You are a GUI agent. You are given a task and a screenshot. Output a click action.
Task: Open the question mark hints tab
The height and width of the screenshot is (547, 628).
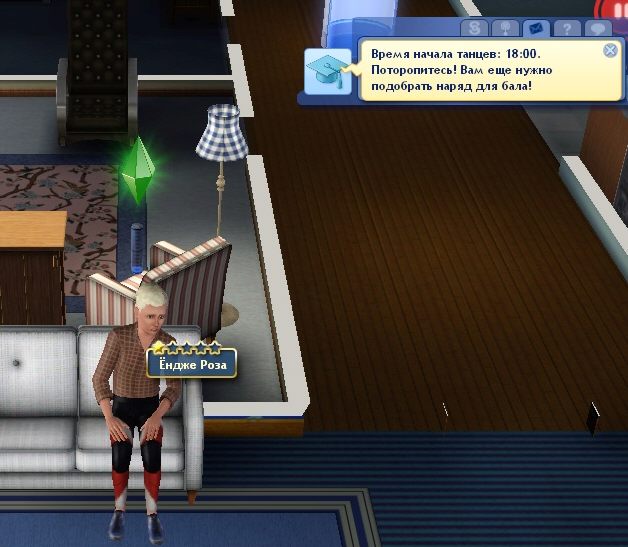pos(566,29)
